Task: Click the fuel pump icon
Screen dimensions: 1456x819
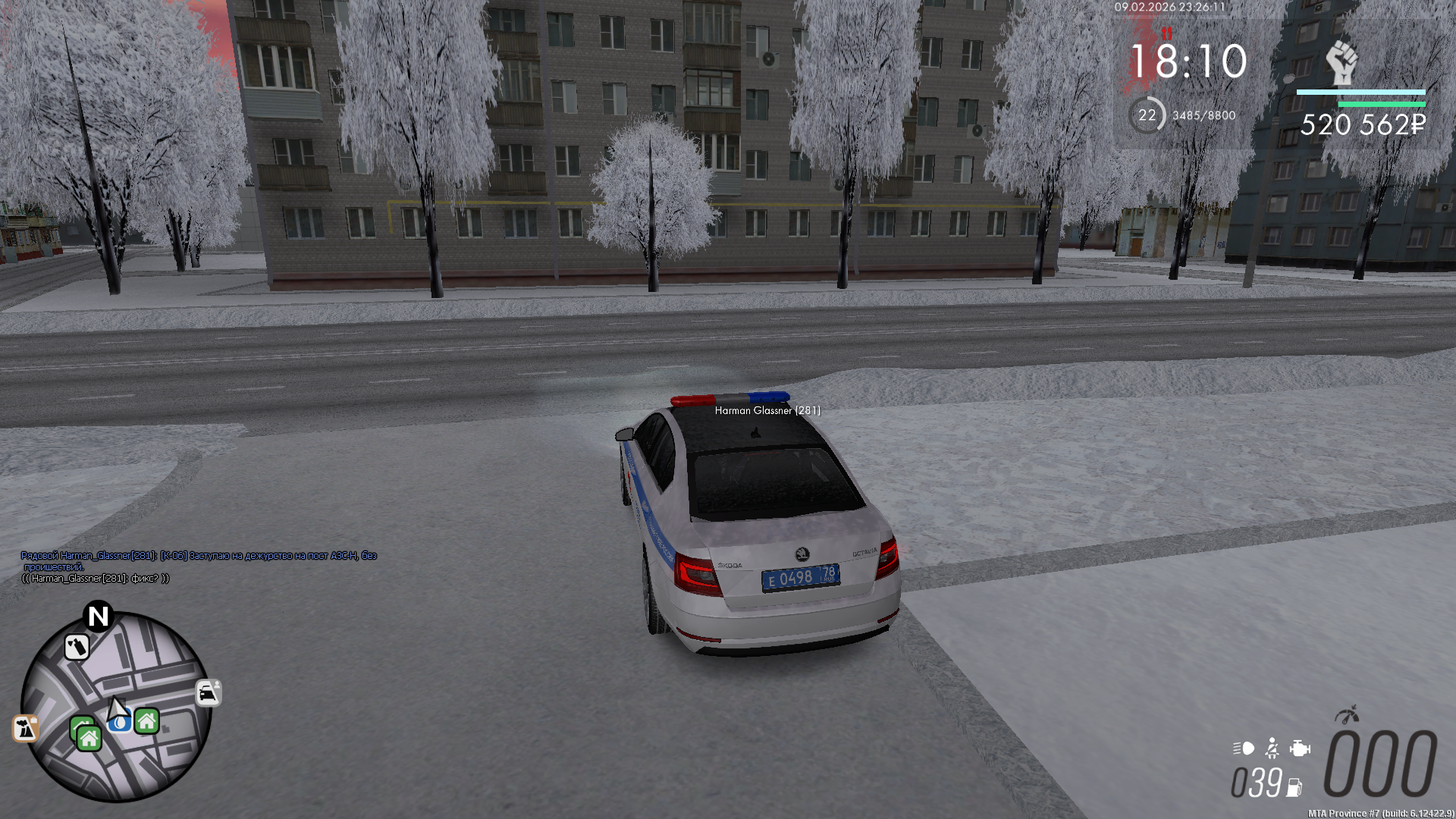Action: click(x=1294, y=788)
